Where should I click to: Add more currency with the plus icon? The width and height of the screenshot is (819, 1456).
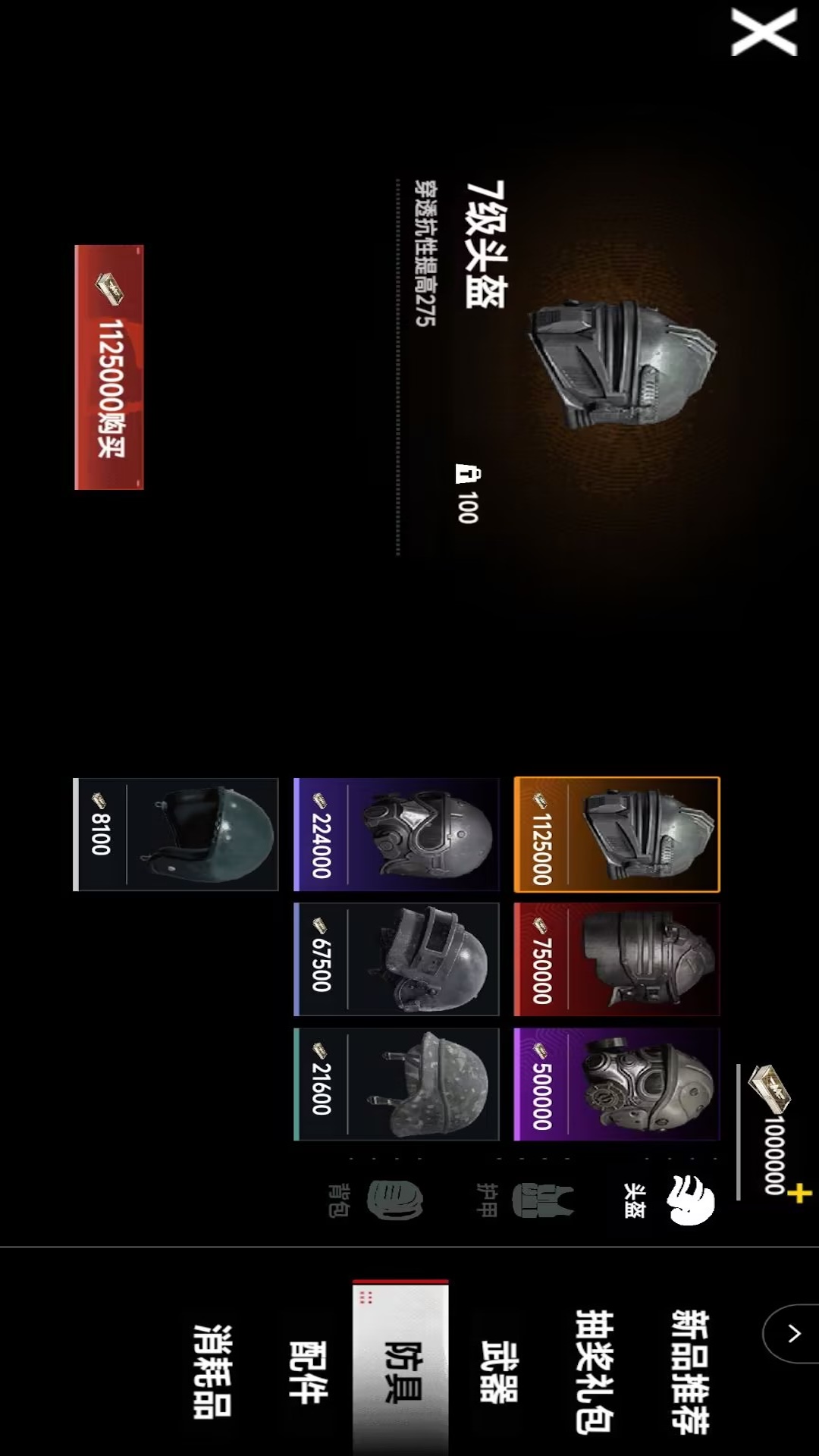(799, 1194)
